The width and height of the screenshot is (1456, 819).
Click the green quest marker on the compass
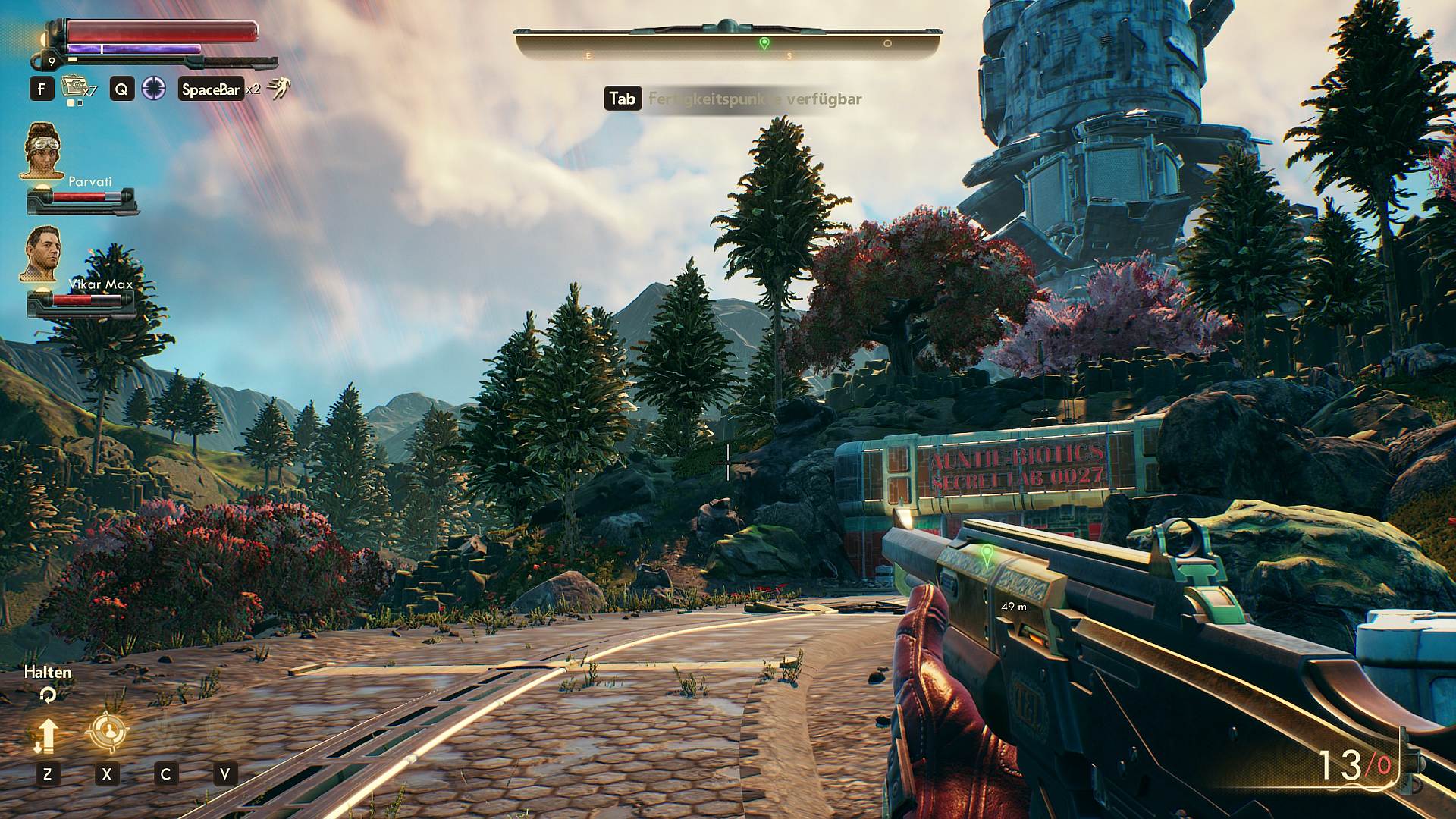pos(764,44)
